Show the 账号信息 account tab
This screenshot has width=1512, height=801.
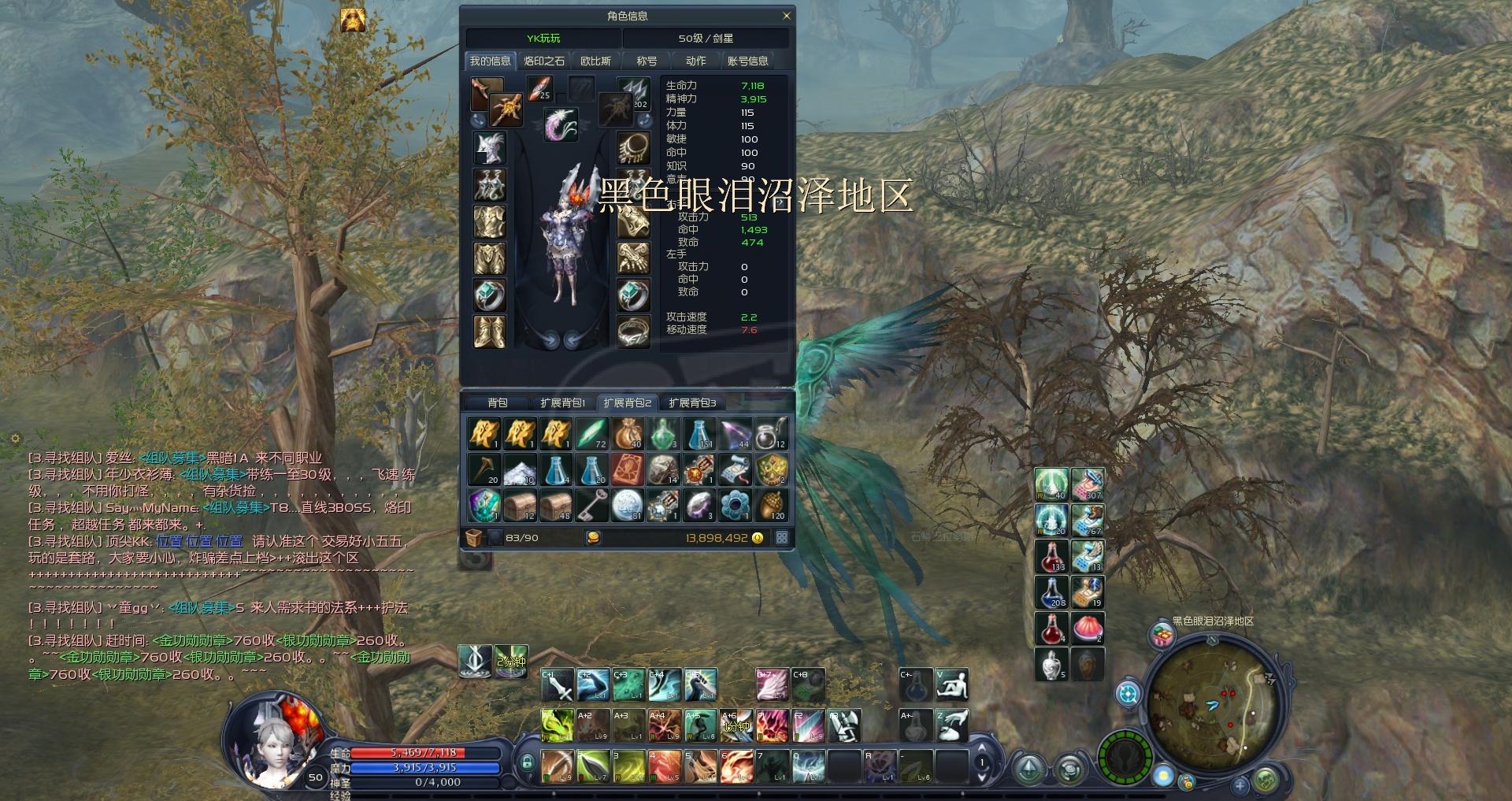tap(747, 61)
